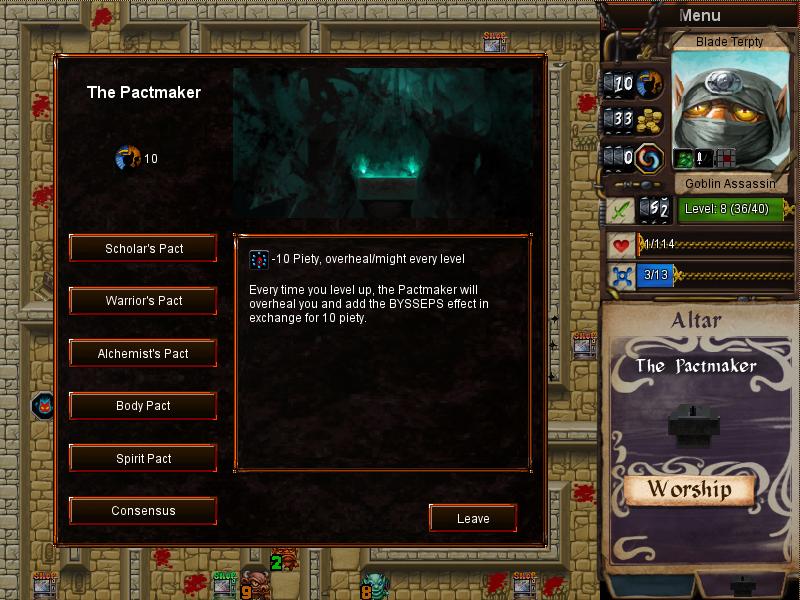Image resolution: width=800 pixels, height=600 pixels.
Task: Choose the Body Pact
Action: click(144, 406)
